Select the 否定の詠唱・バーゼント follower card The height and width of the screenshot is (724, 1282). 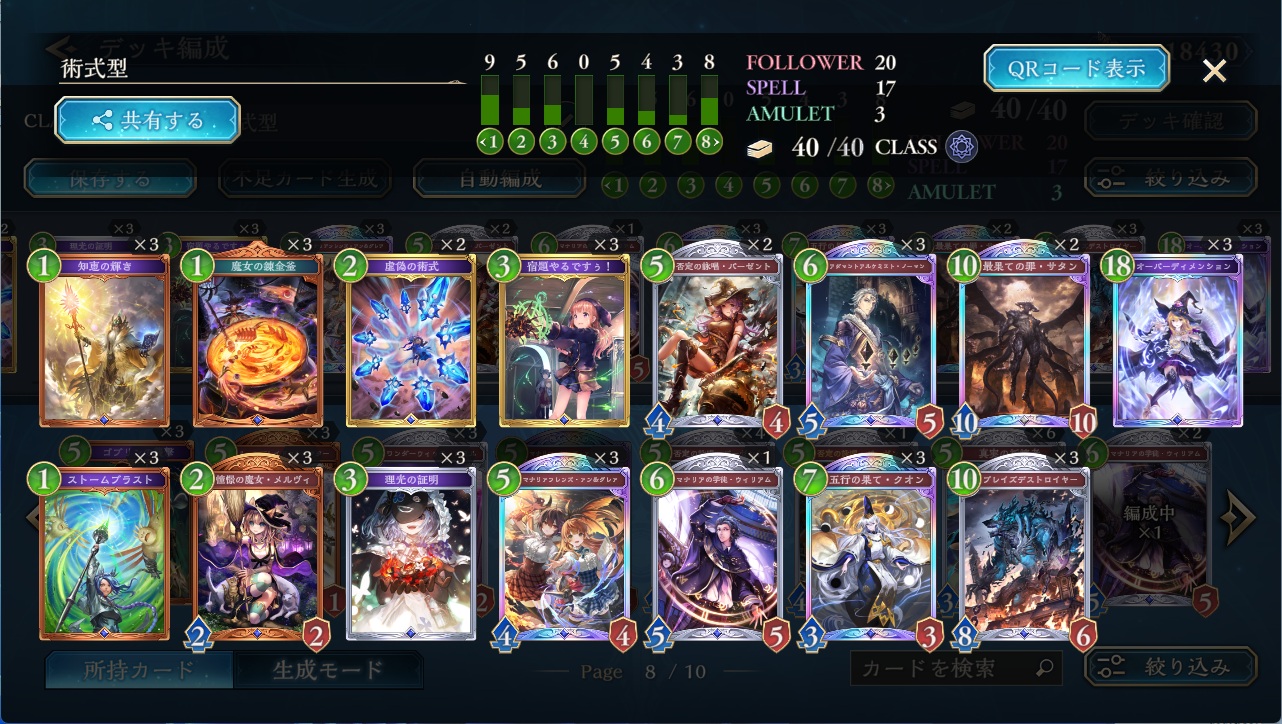[717, 340]
